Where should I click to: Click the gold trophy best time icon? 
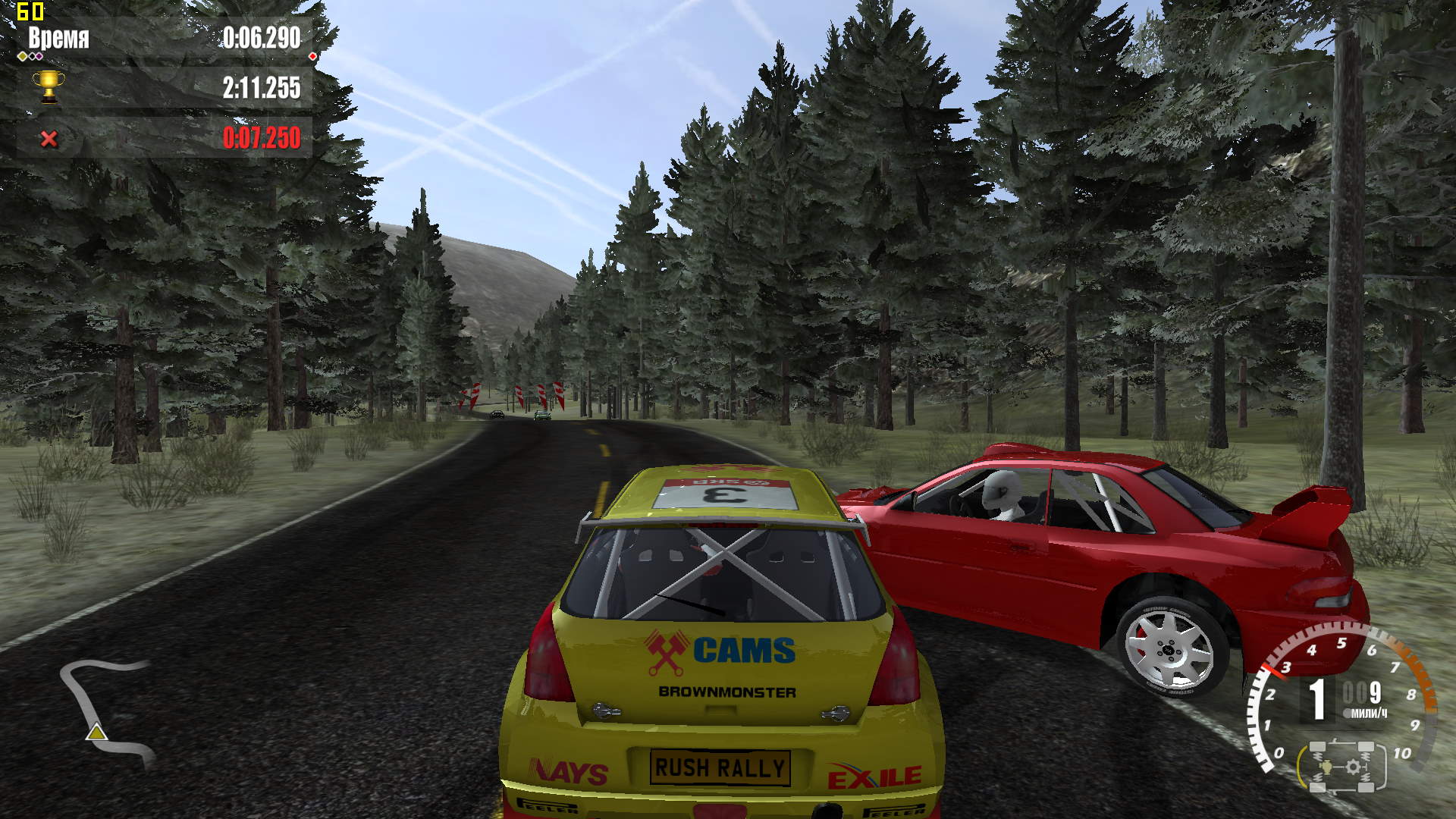[49, 87]
